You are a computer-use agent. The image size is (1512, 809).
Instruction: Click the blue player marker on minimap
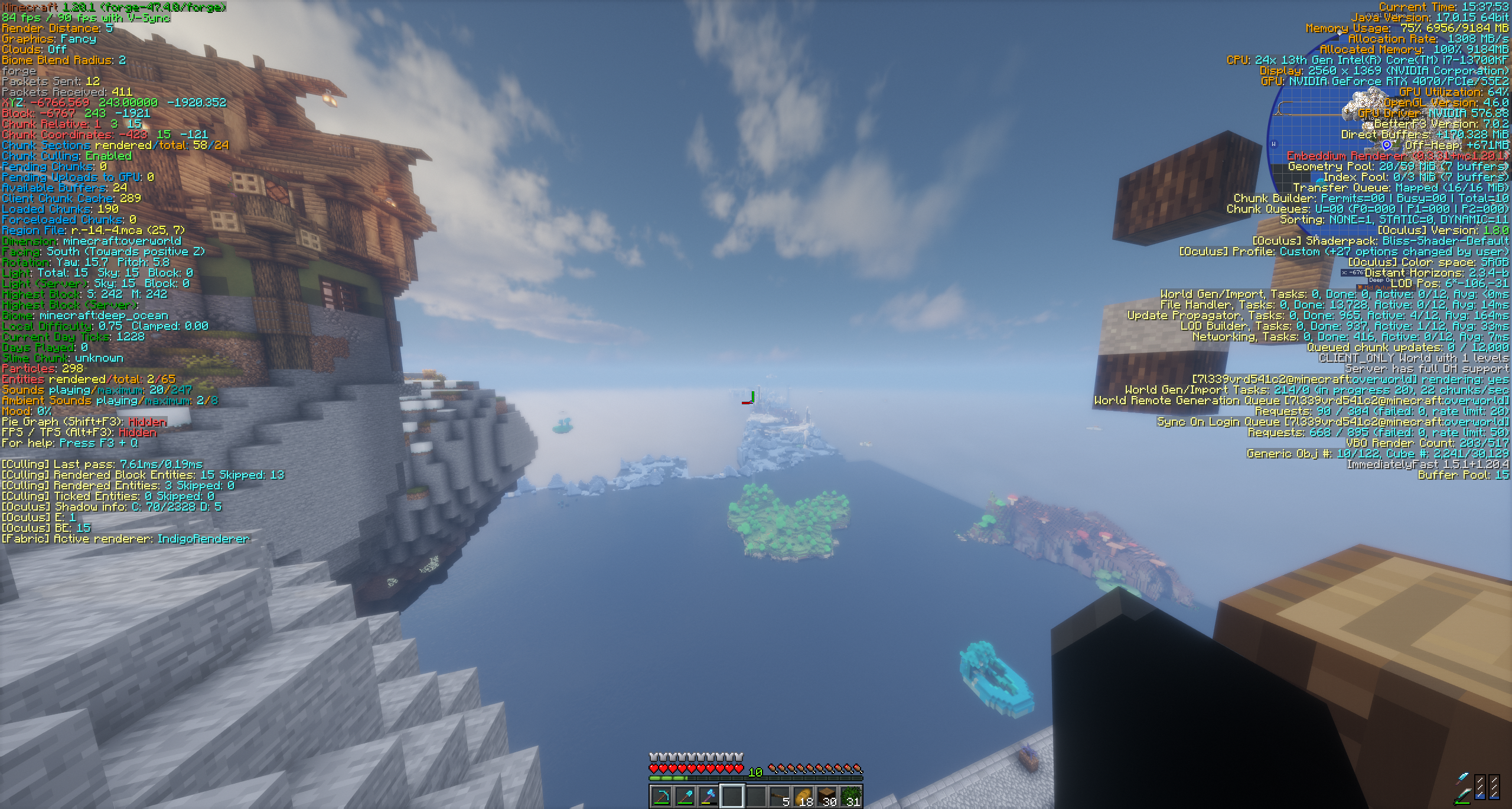(1387, 145)
